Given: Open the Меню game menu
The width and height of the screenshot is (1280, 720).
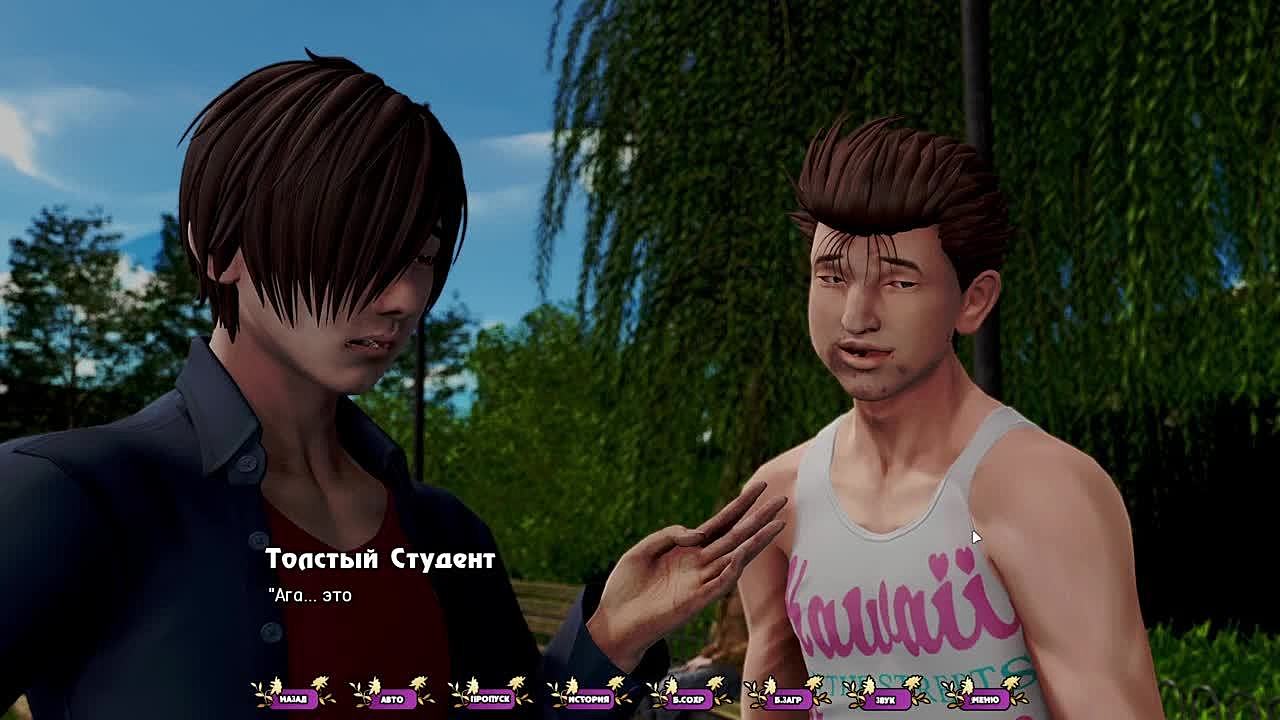Looking at the screenshot, I should coord(984,698).
